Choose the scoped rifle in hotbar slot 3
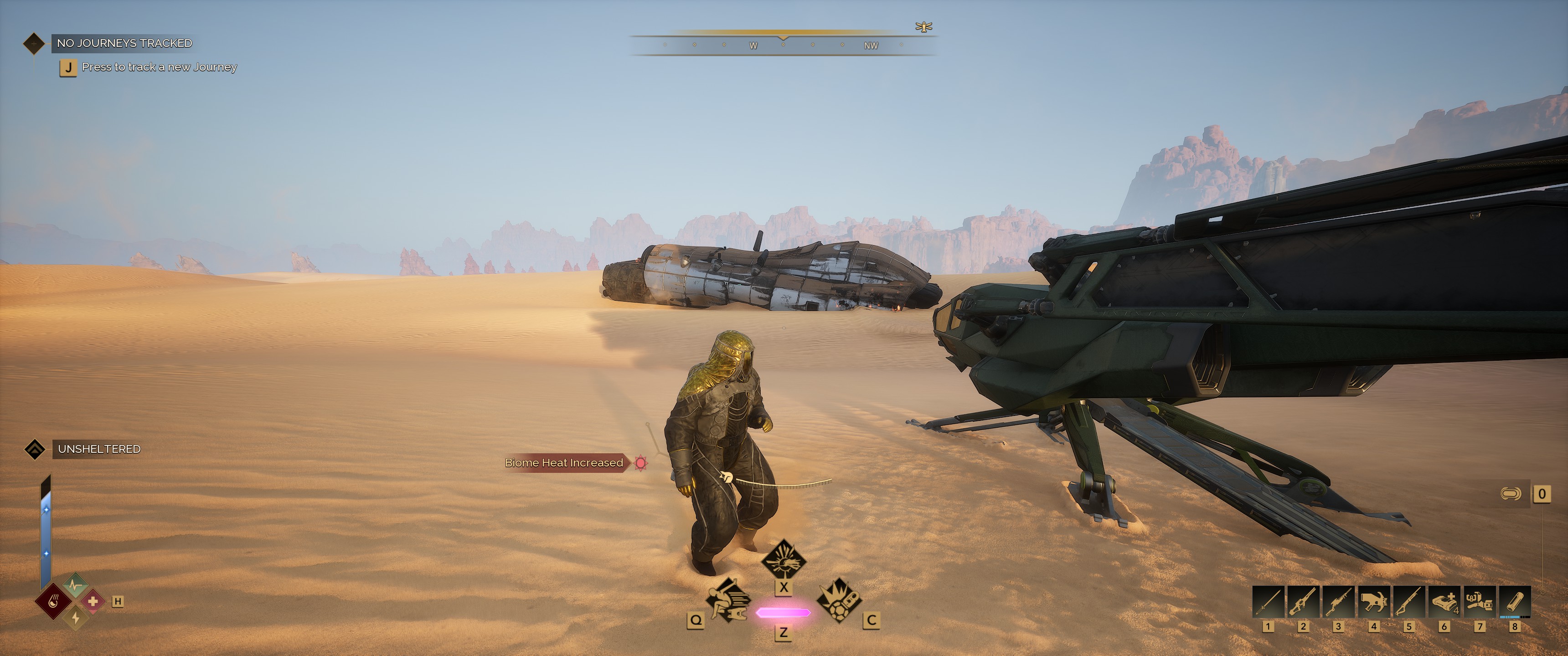 coord(1339,602)
